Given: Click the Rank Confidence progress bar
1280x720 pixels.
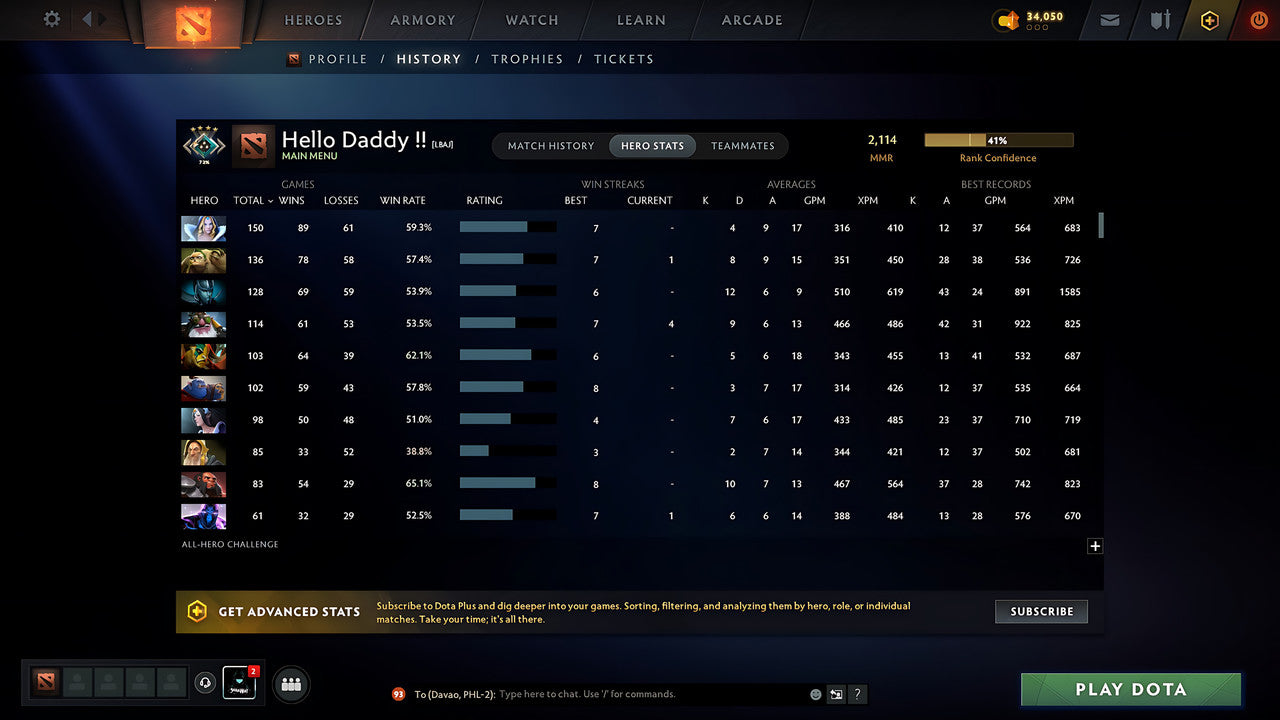Looking at the screenshot, I should [999, 140].
